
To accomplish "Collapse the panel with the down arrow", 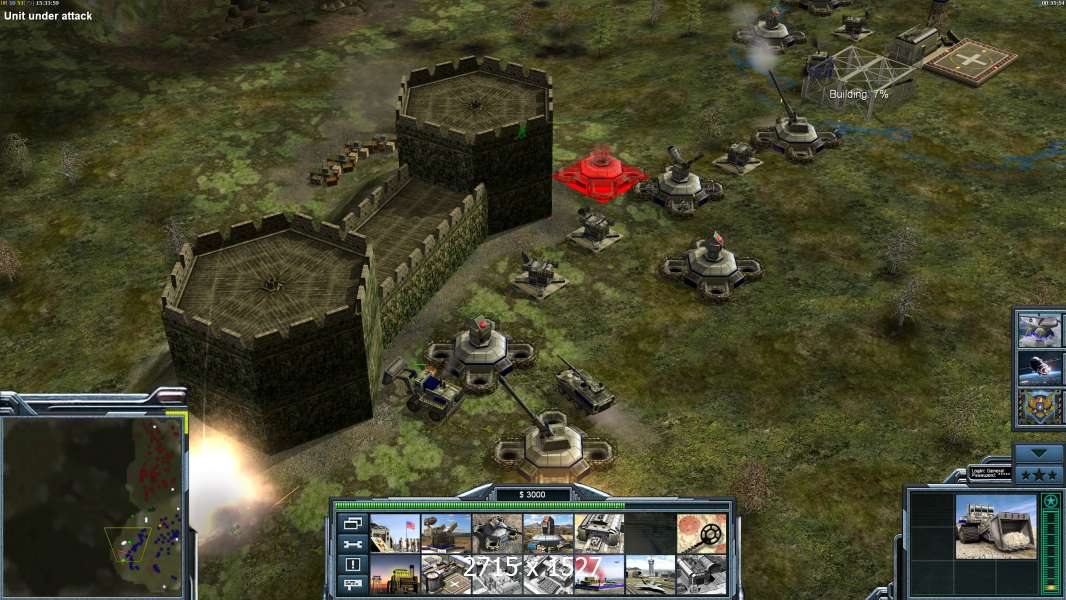I will pyautogui.click(x=1039, y=452).
